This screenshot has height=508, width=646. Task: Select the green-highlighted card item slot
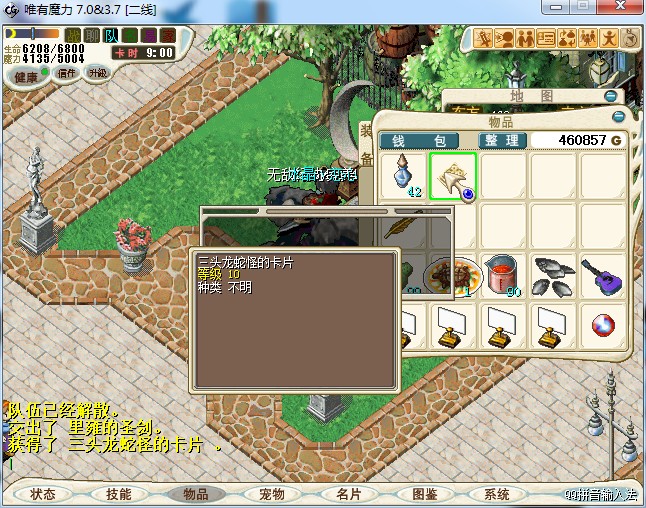[x=453, y=175]
